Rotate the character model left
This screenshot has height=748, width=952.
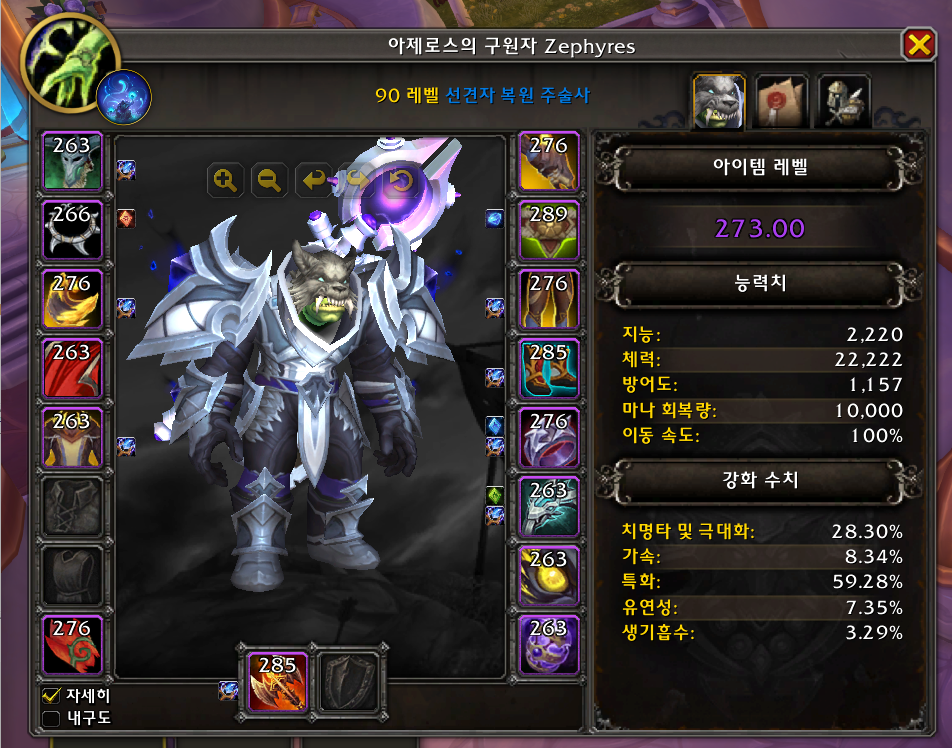coord(313,181)
